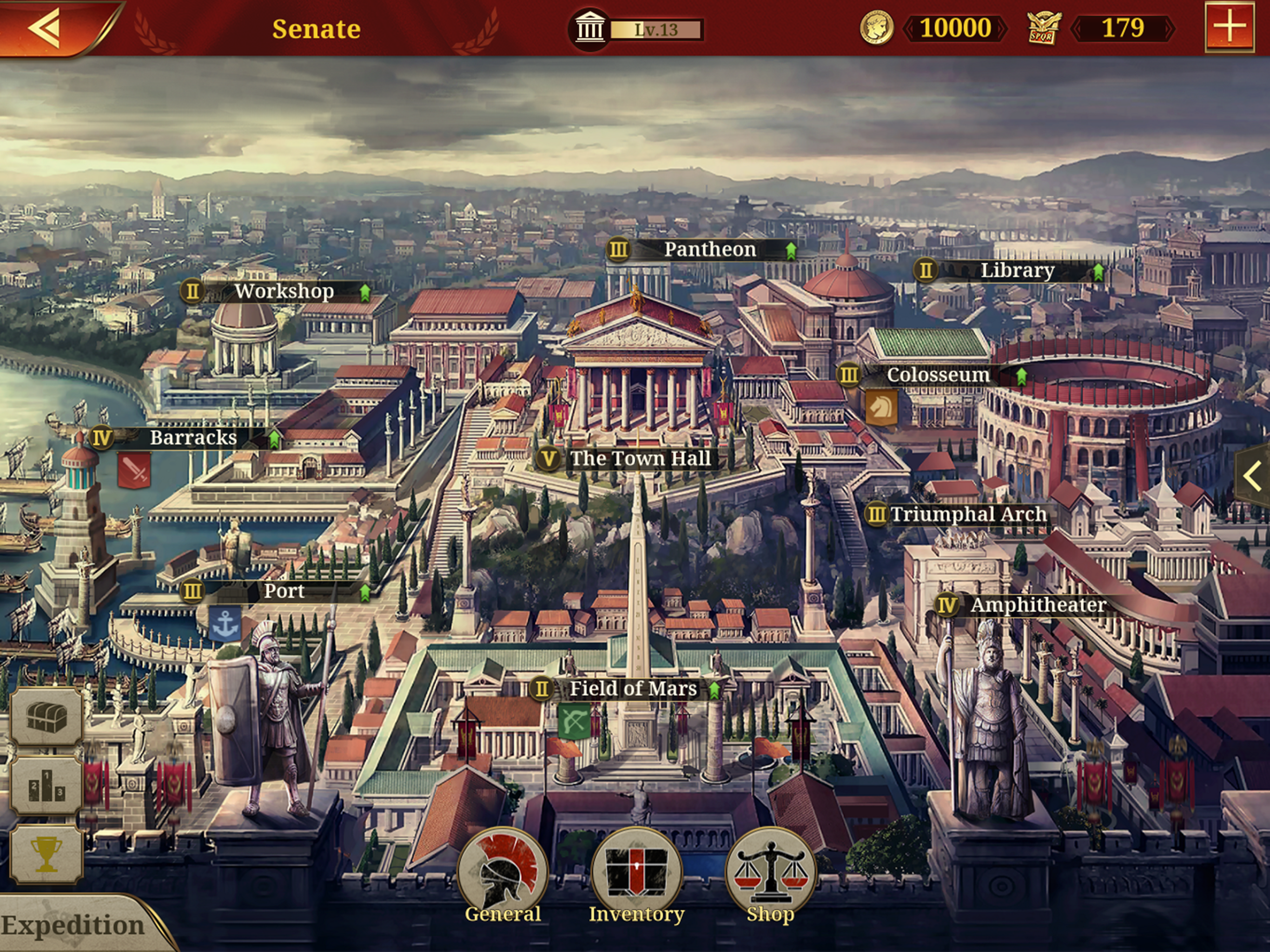1270x952 pixels.
Task: Start an Expedition
Action: (x=73, y=925)
